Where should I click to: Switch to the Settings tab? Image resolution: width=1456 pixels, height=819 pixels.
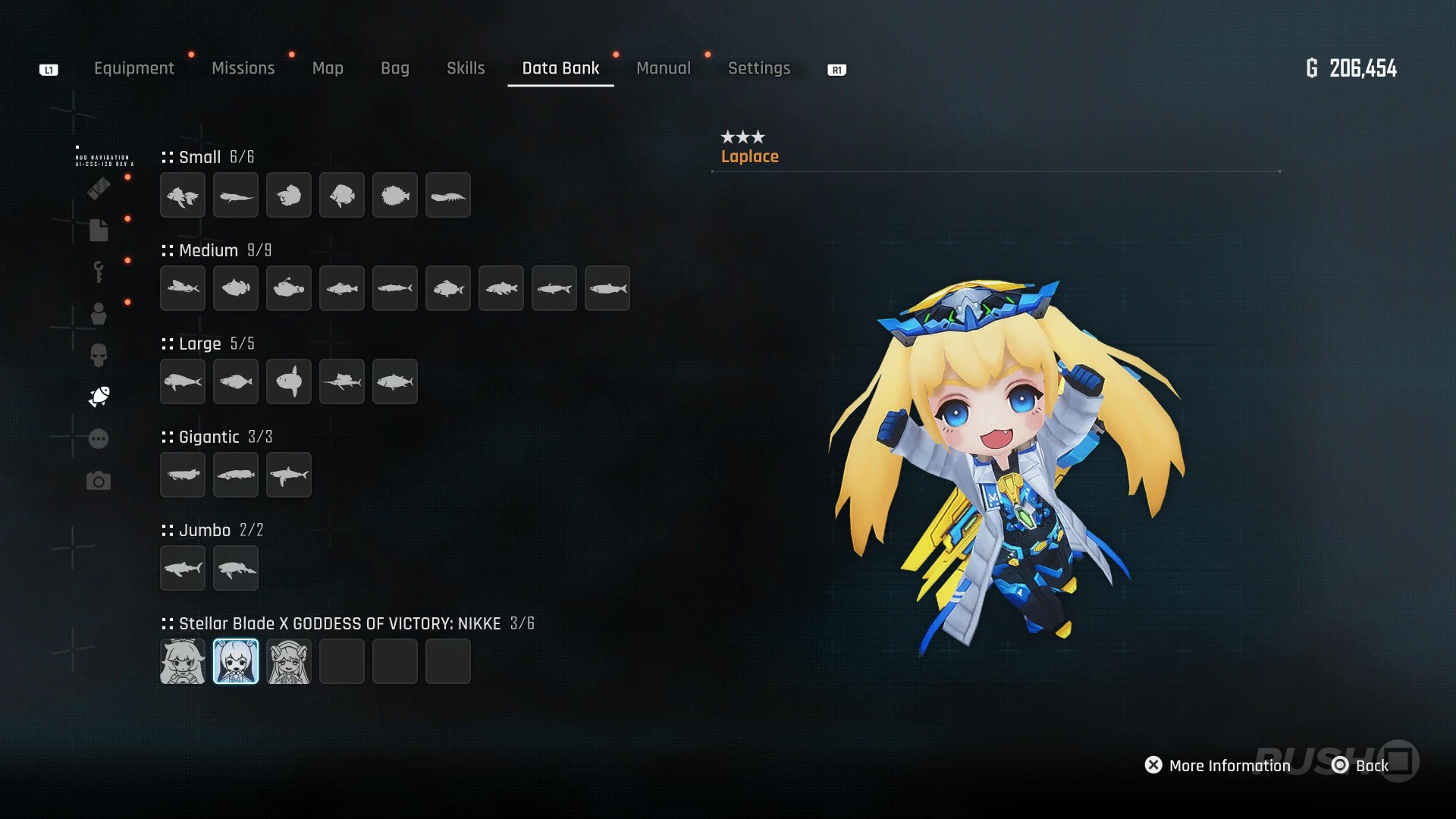tap(758, 68)
